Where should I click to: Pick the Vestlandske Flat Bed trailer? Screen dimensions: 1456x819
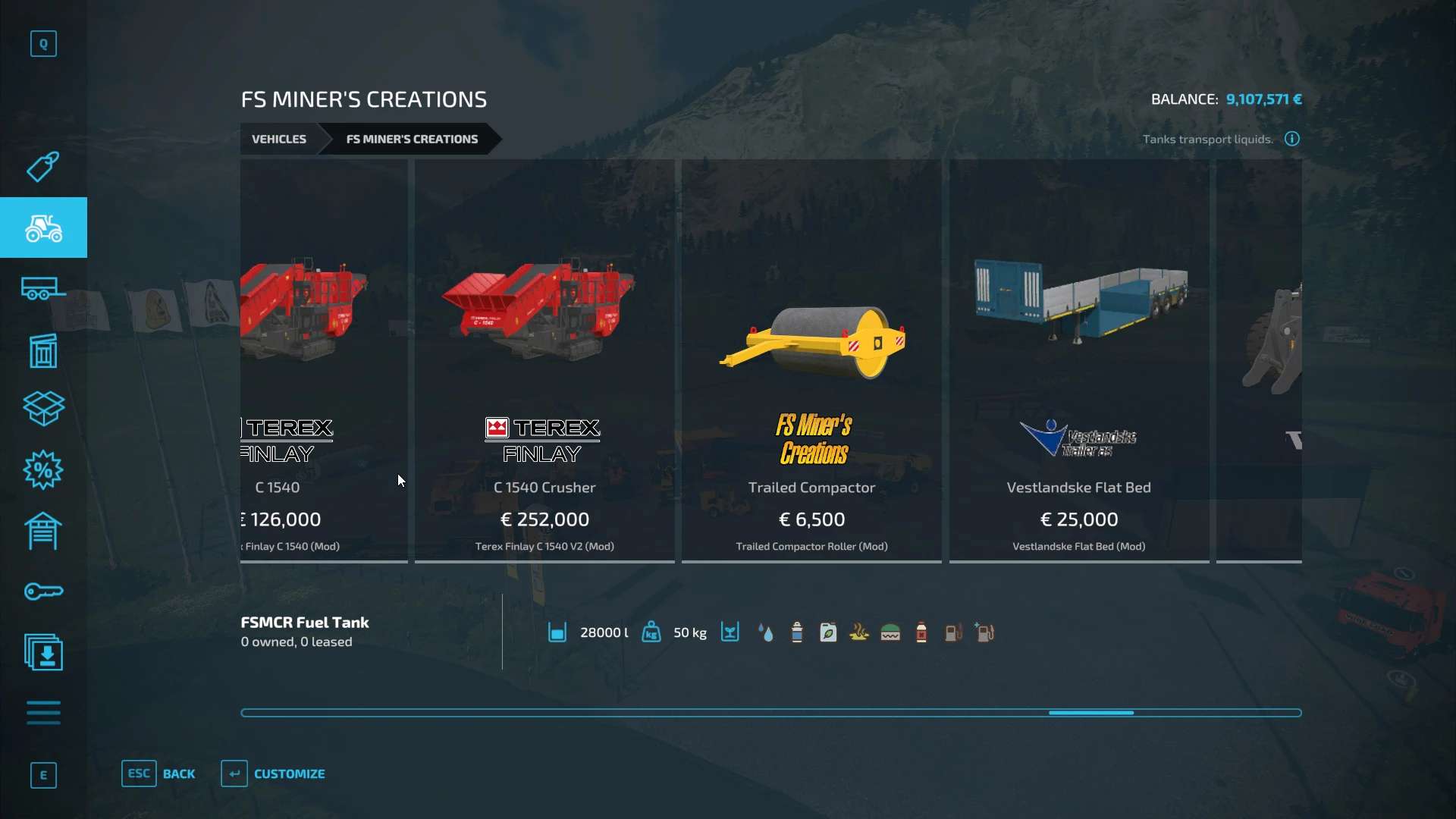click(1078, 361)
